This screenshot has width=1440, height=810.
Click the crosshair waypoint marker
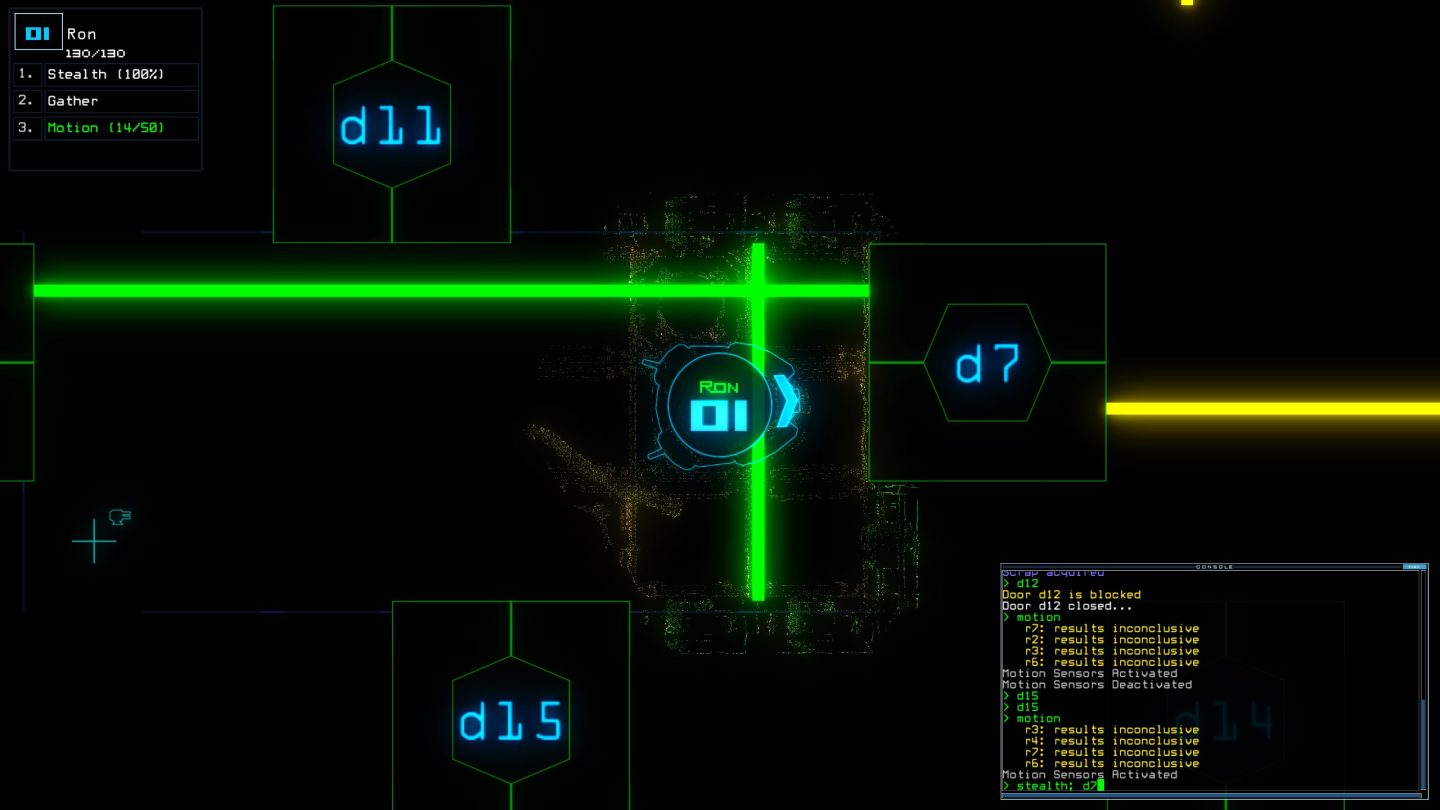point(95,540)
